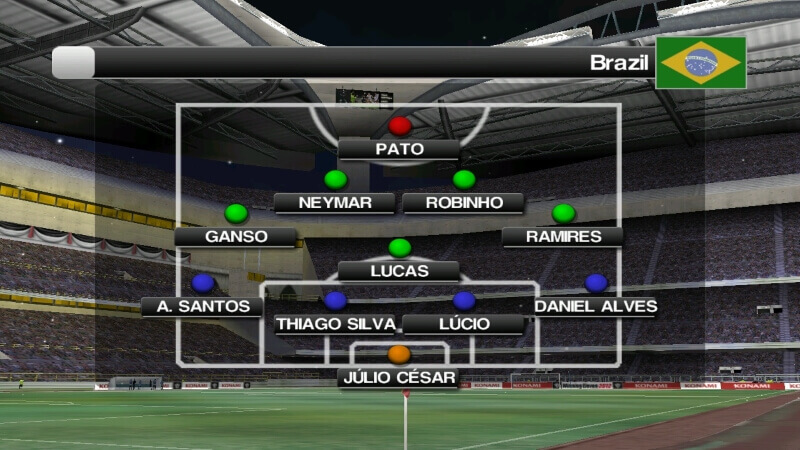Image resolution: width=800 pixels, height=450 pixels.
Task: Select the orange goalkeeper position marker
Action: click(x=399, y=354)
